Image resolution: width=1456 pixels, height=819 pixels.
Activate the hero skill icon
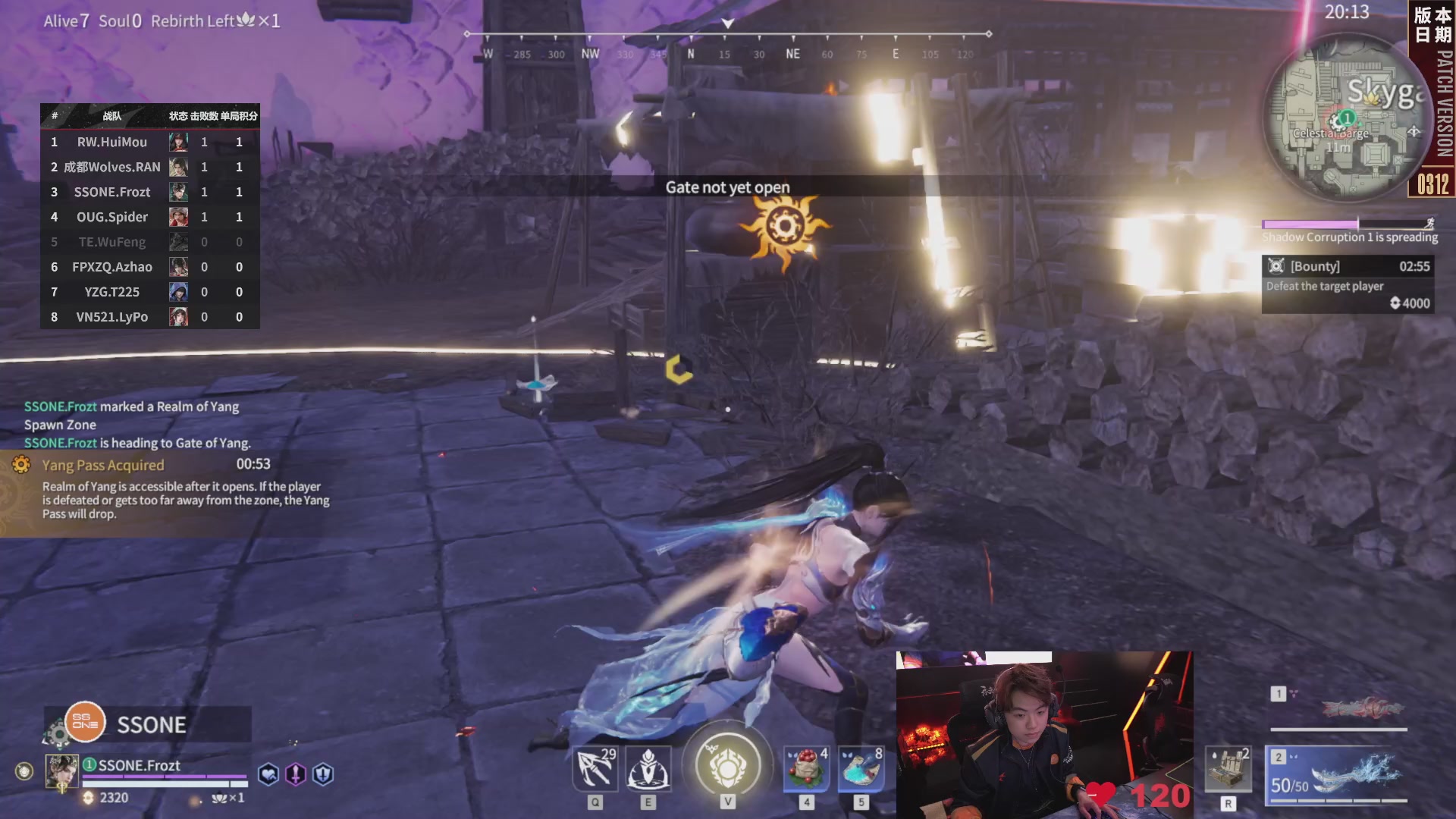(x=648, y=769)
